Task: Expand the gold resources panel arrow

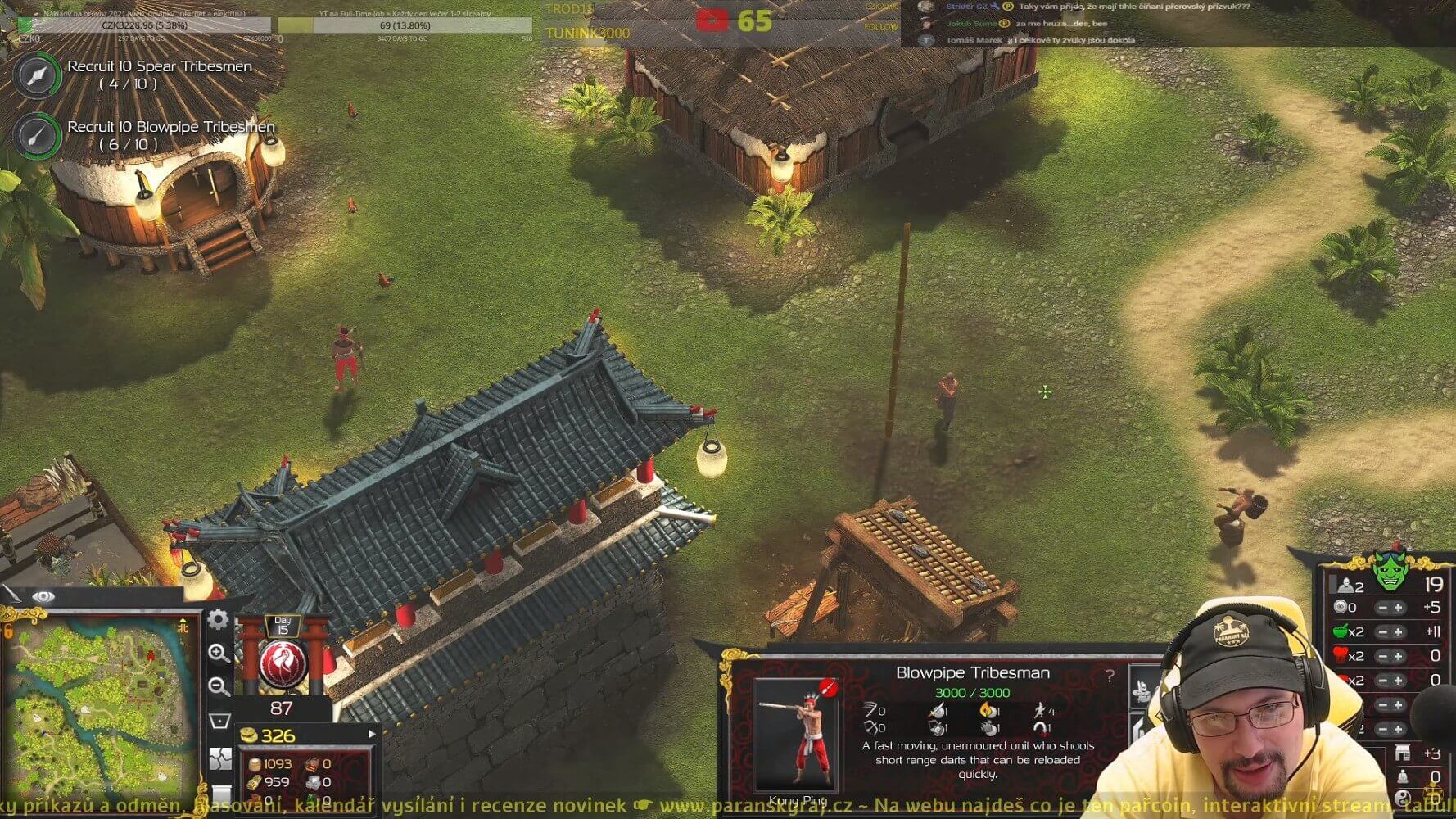Action: tap(372, 734)
